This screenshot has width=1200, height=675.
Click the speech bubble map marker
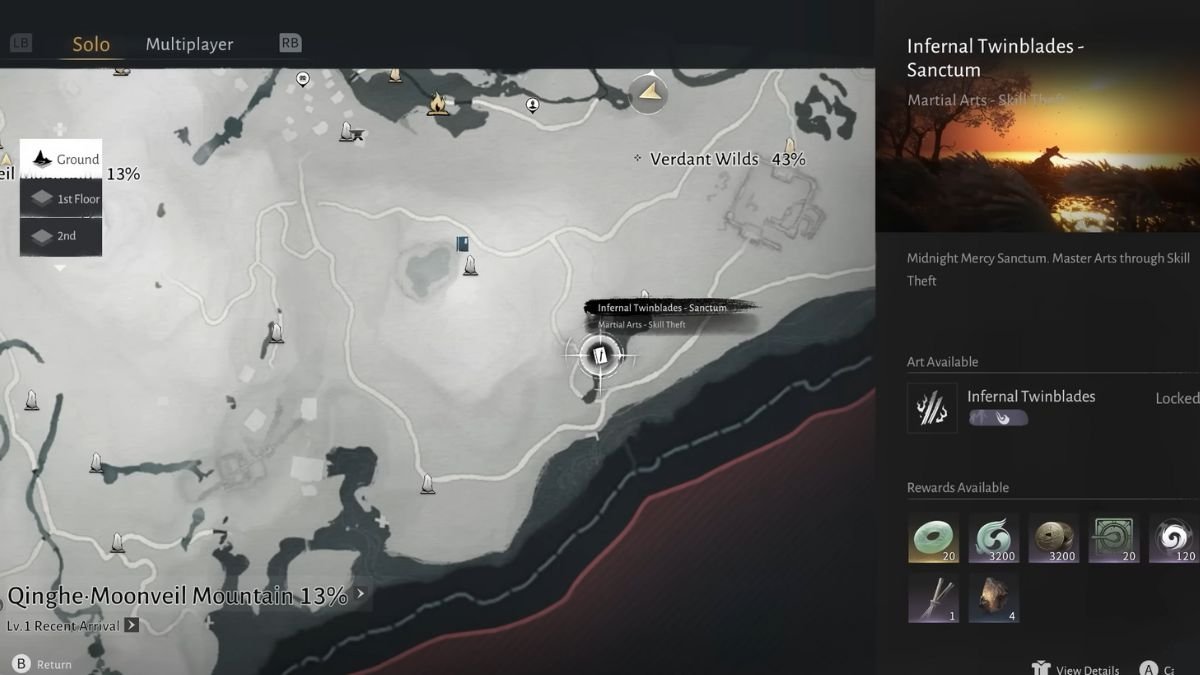(x=303, y=78)
